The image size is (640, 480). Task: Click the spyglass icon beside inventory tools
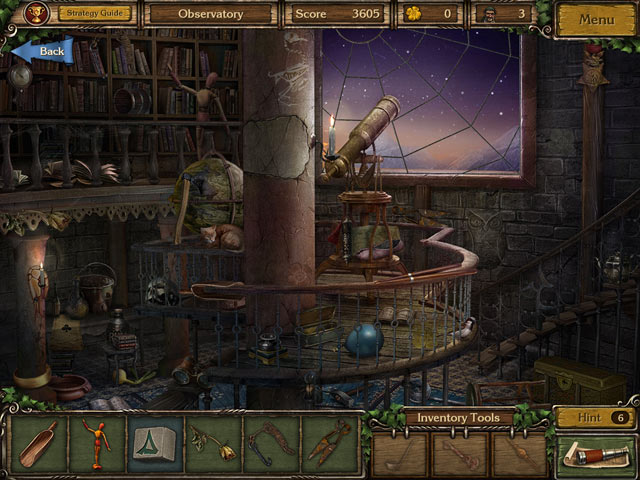tap(594, 455)
